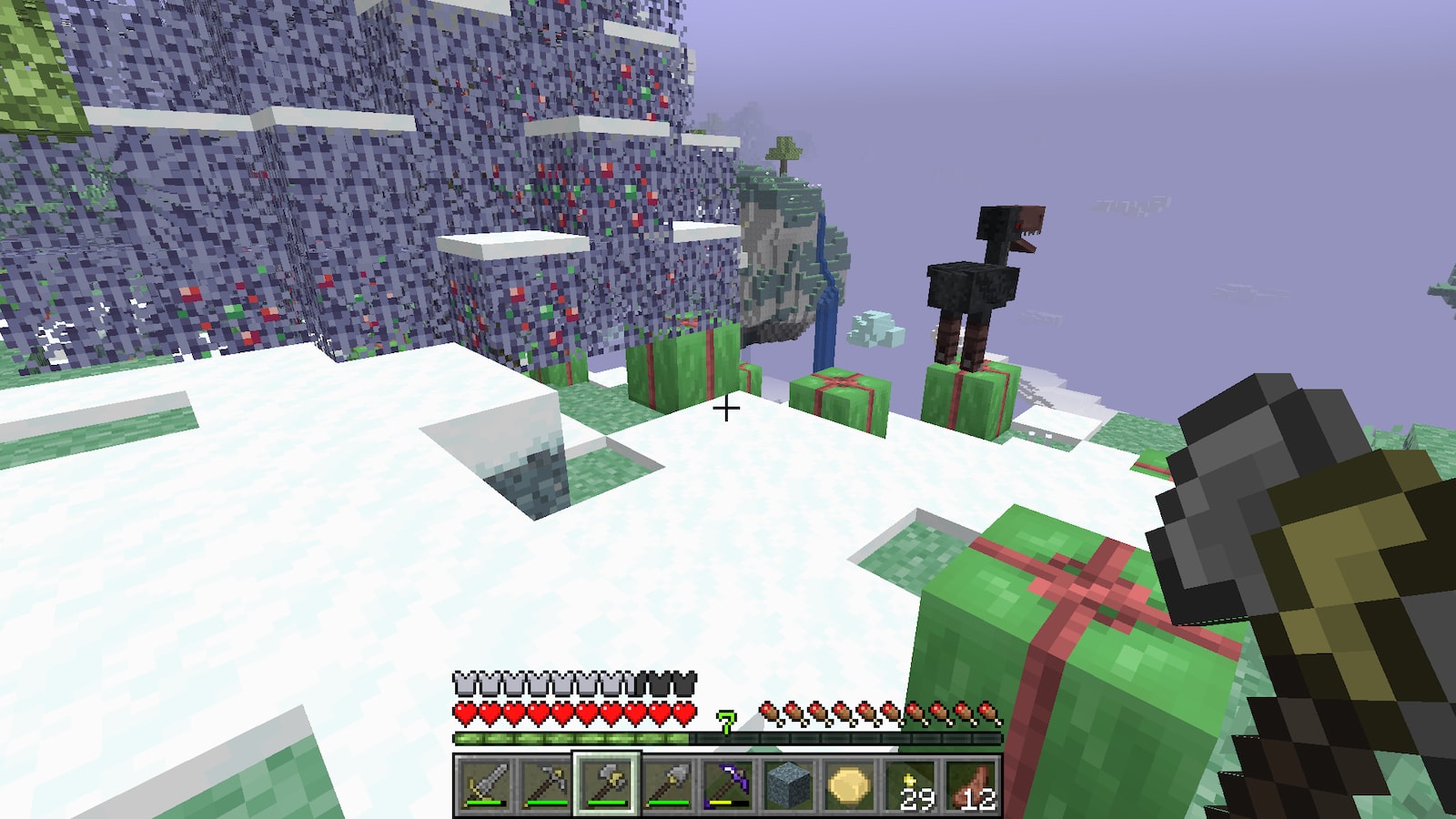Select the axe hotbar slot
1456x819 pixels.
click(606, 784)
